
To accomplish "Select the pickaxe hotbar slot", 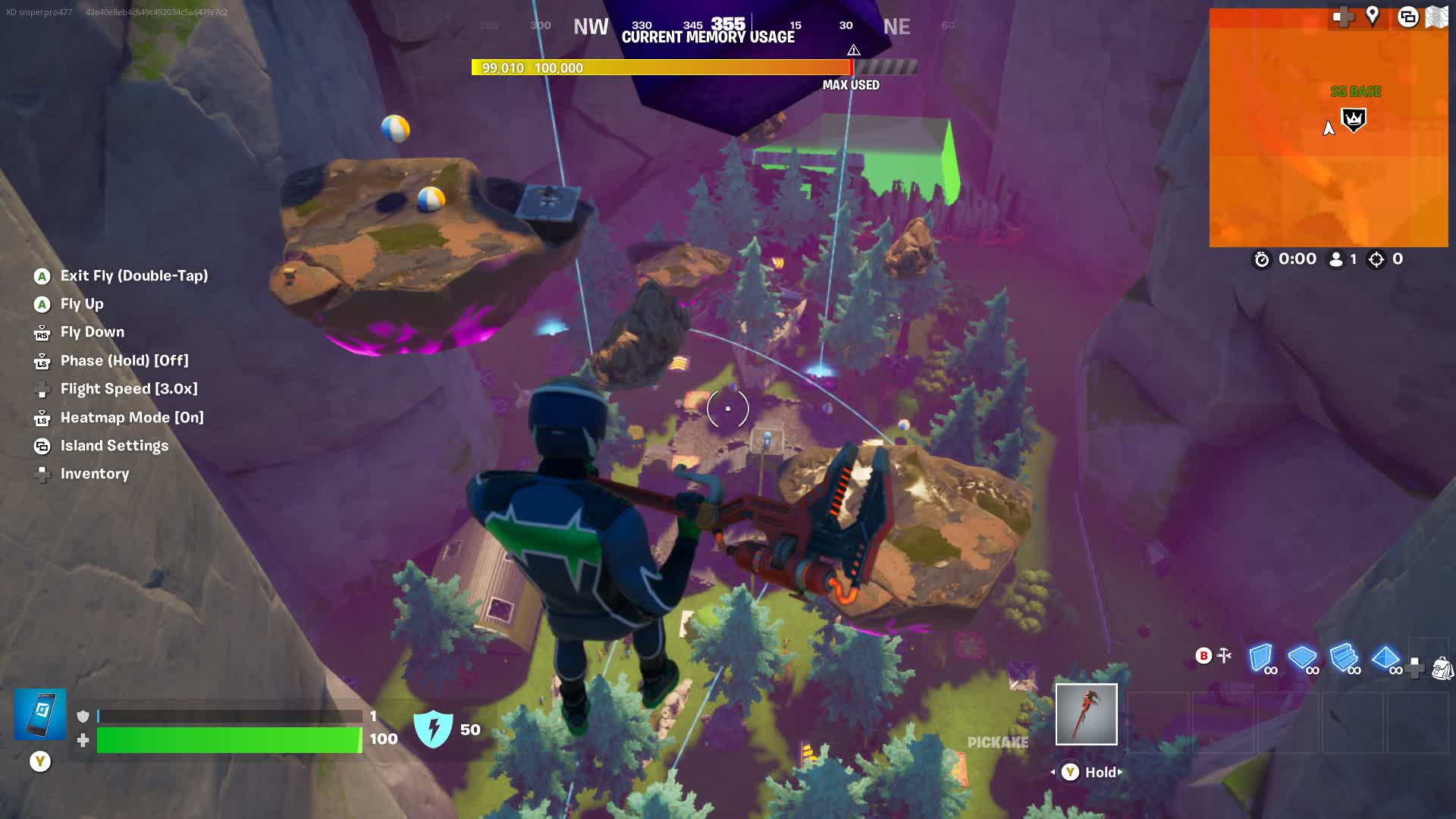I will coord(1086,714).
